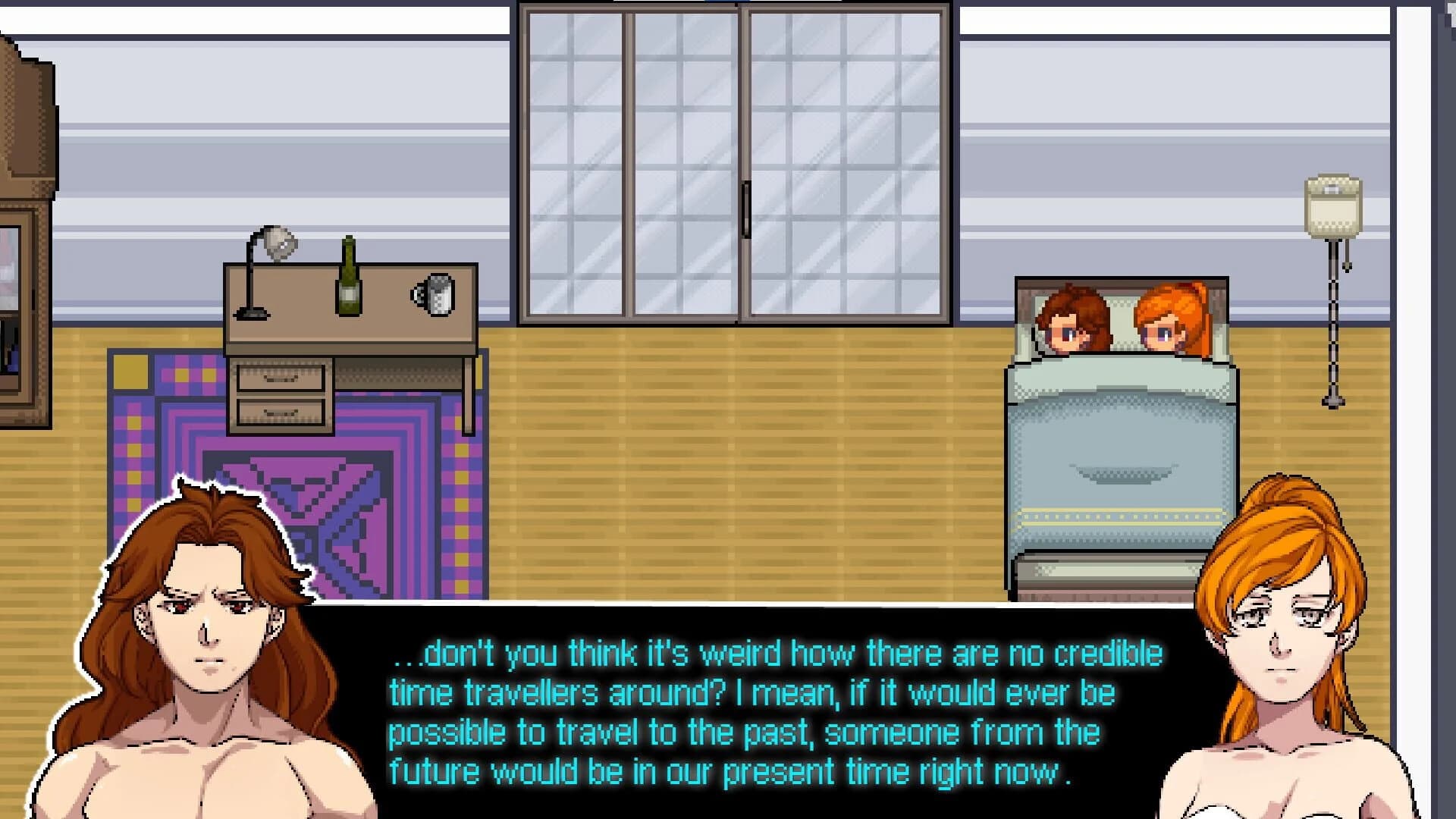Image resolution: width=1456 pixels, height=819 pixels.
Task: Open the bottom desk drawer
Action: click(281, 413)
